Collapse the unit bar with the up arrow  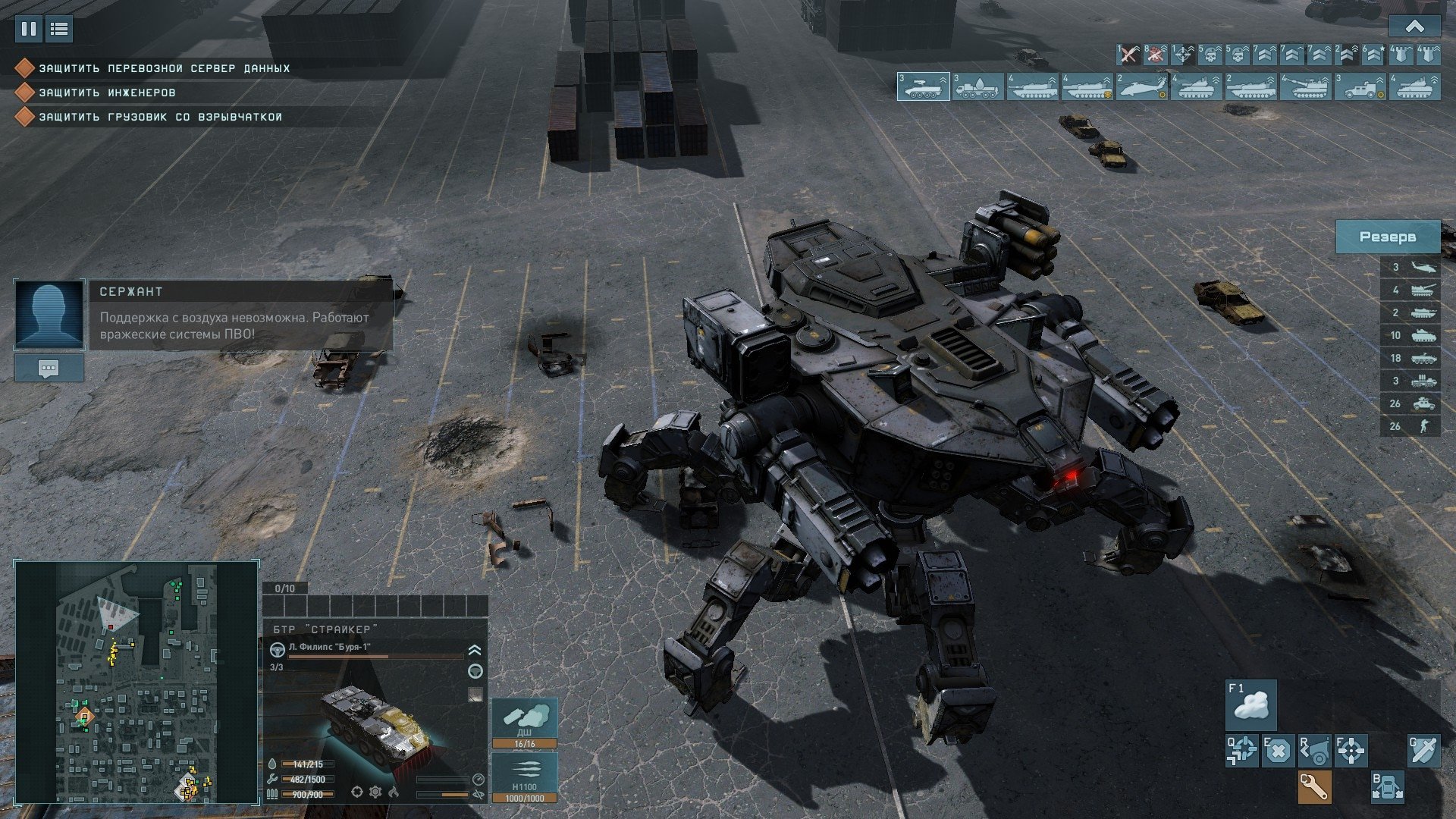coord(1414,27)
